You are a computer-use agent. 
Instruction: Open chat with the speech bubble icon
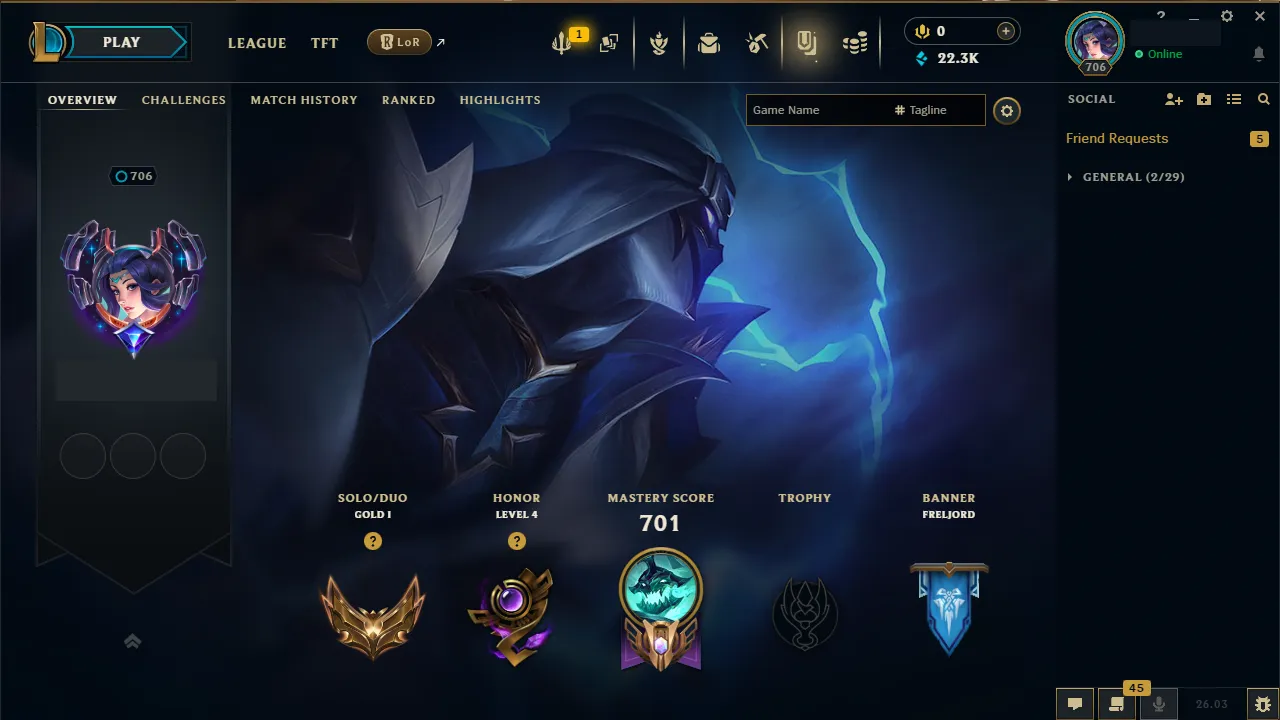click(x=1075, y=703)
